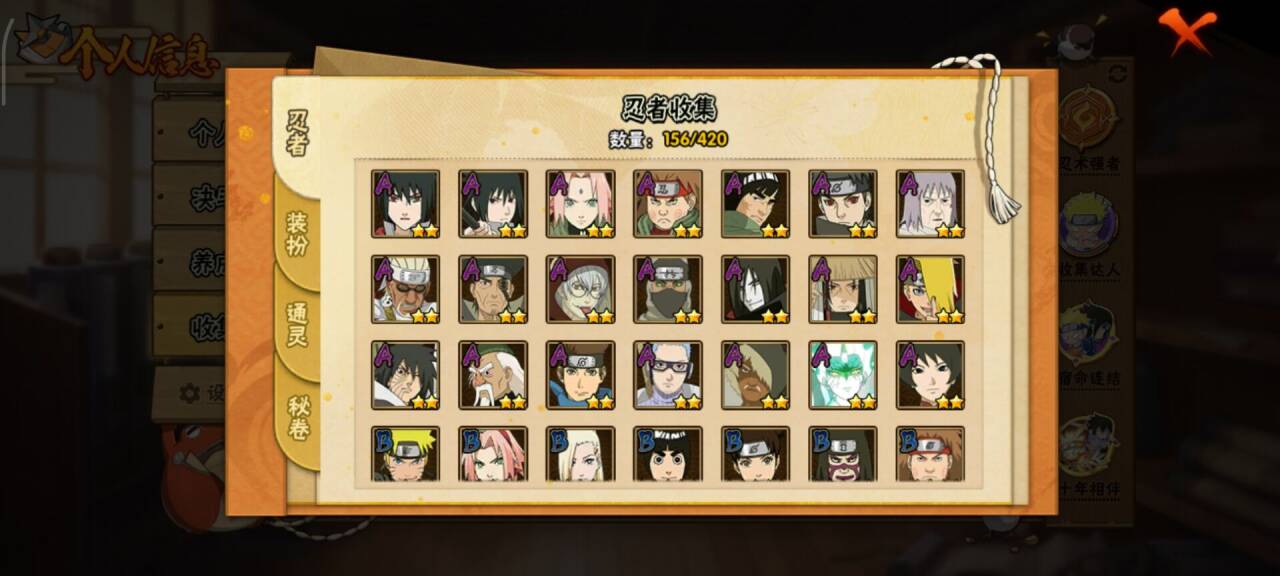1280x576 pixels.
Task: Click the 忍术强者 medal icon
Action: [1089, 122]
